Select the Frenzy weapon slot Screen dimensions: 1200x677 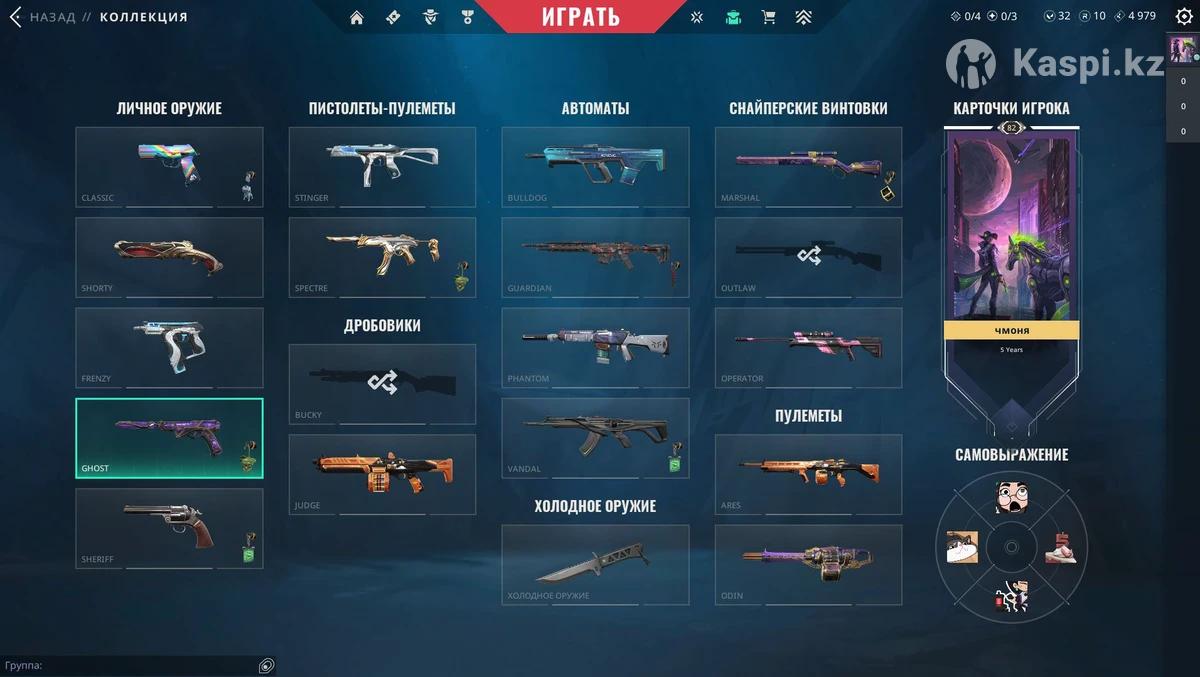[x=169, y=347]
